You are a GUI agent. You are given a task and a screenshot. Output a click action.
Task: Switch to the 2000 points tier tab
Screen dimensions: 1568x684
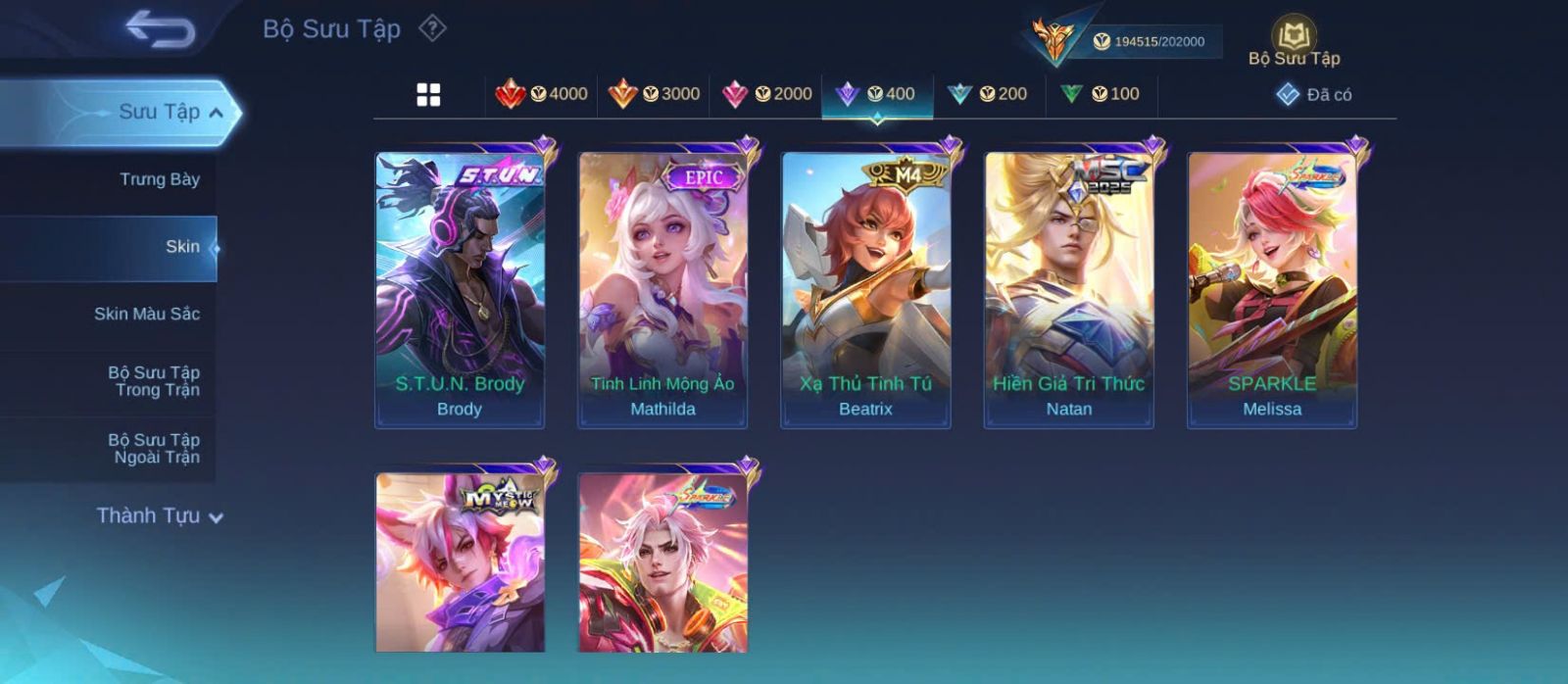766,94
